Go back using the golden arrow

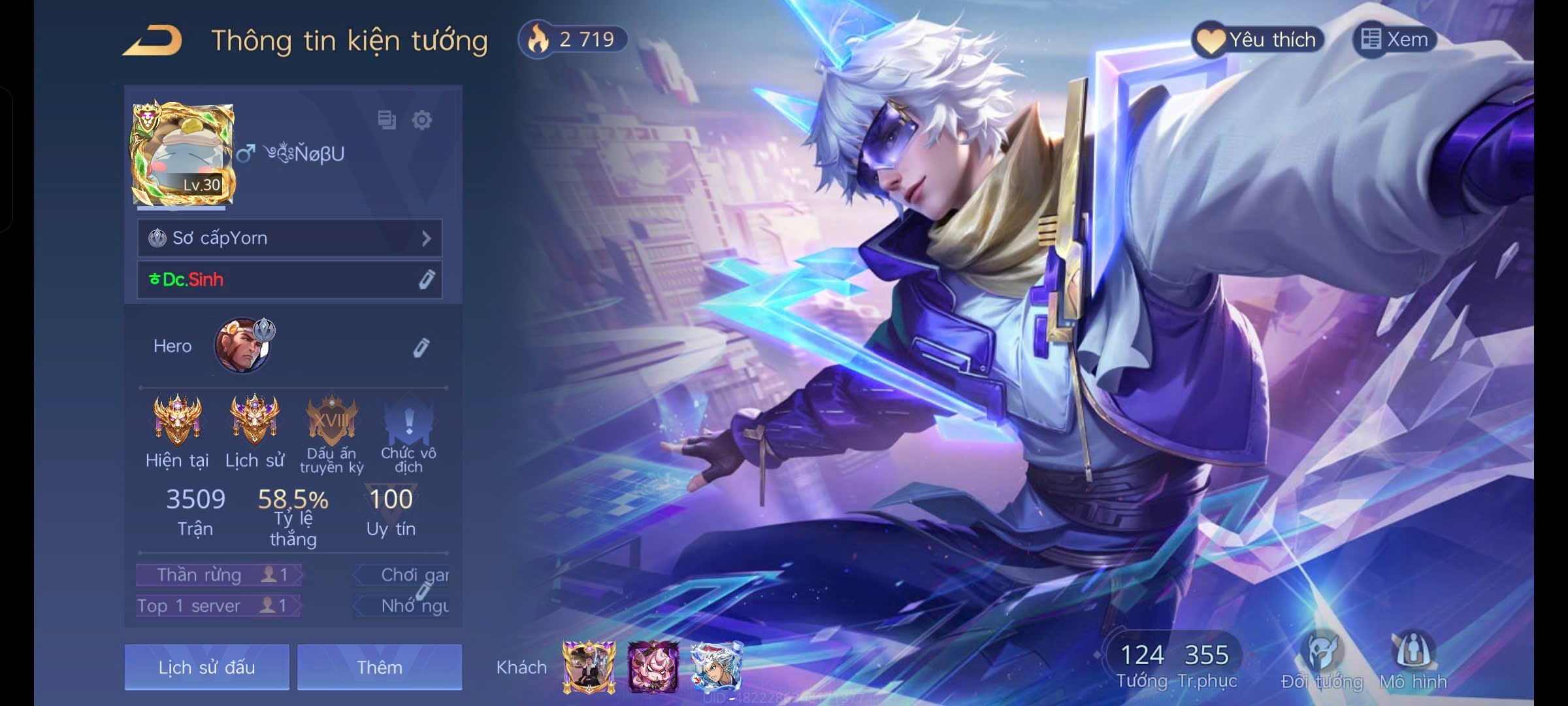[x=152, y=41]
